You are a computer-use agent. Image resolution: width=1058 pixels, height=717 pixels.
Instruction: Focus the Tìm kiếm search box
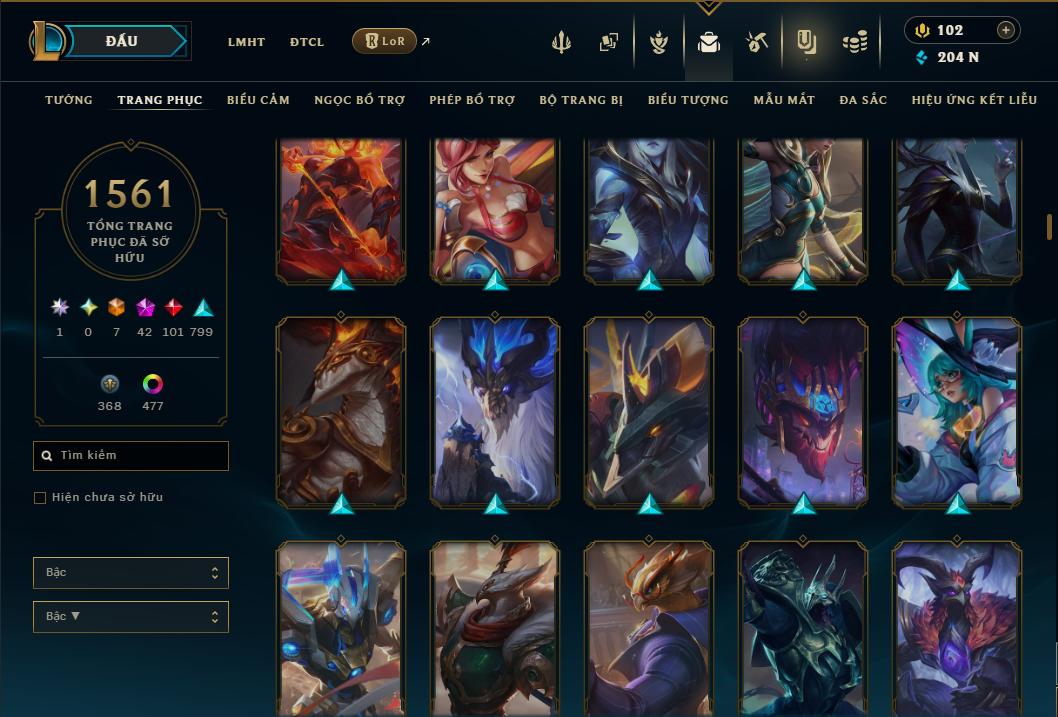coord(131,456)
